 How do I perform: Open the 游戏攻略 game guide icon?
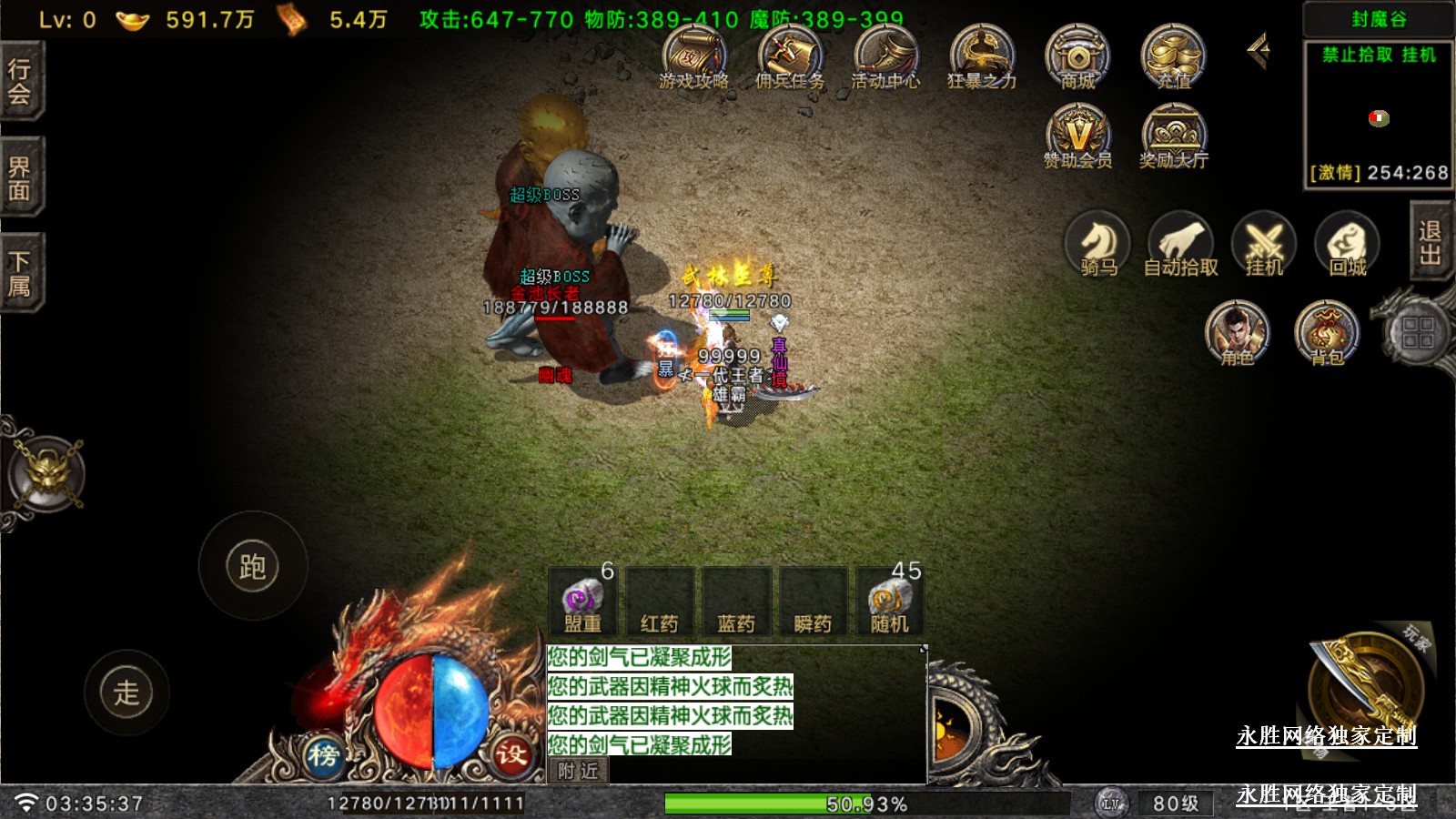pyautogui.click(x=693, y=56)
